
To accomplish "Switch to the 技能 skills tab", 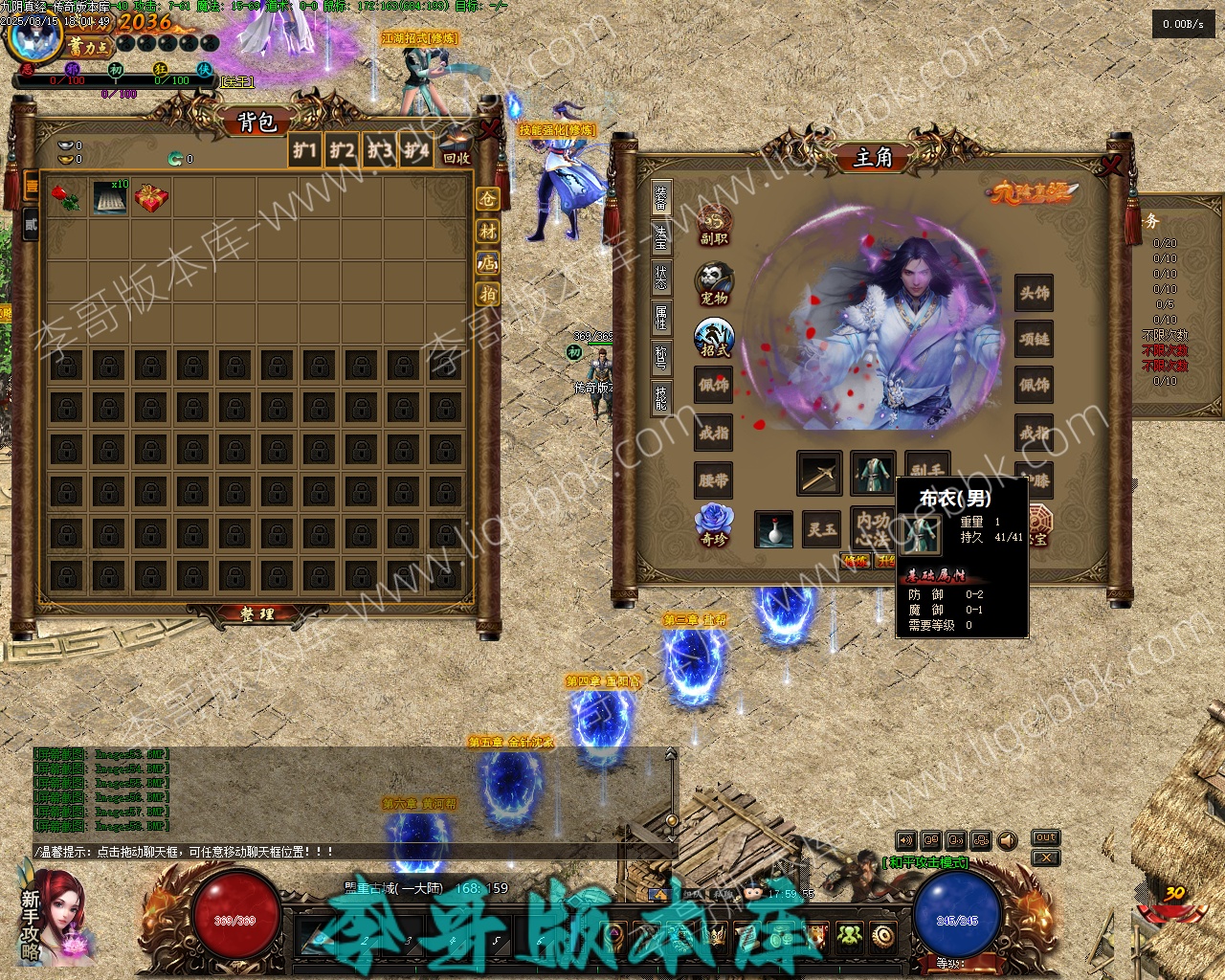I will 660,397.
